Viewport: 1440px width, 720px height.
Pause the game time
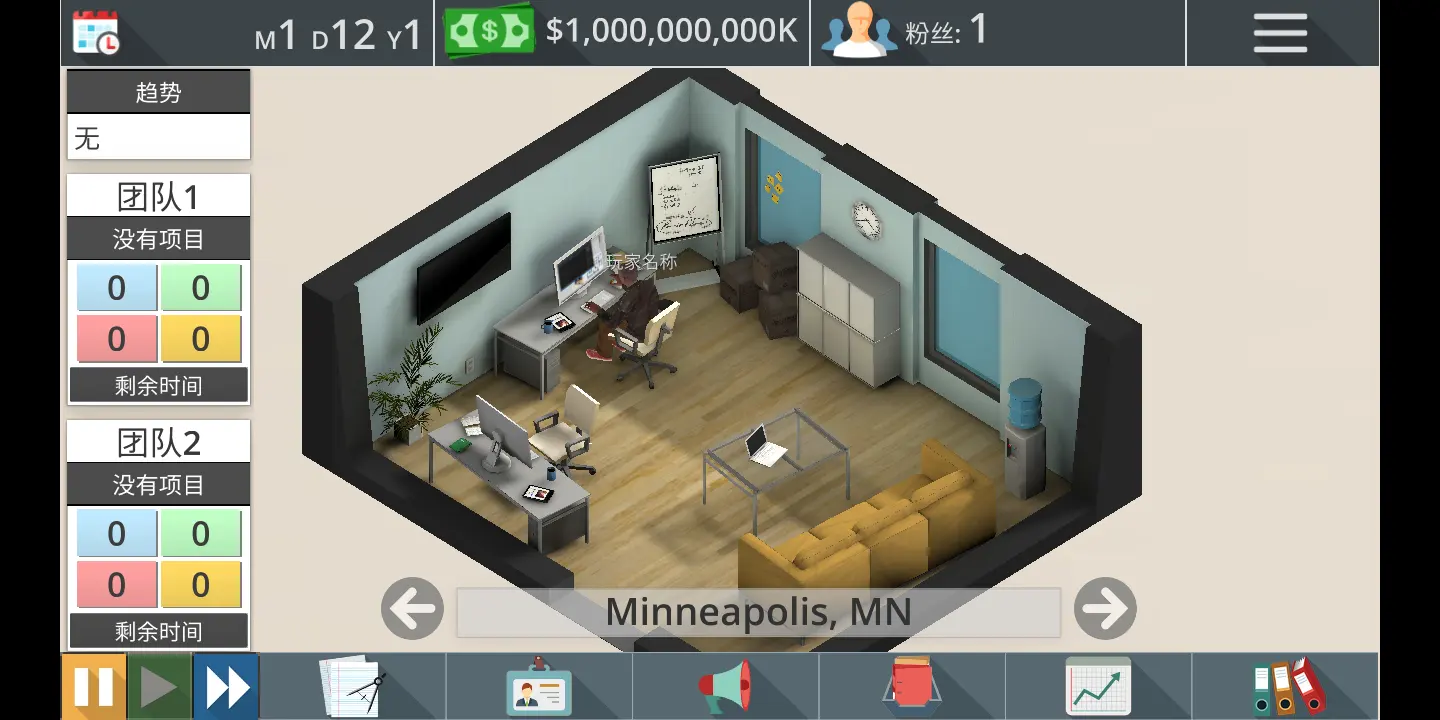click(94, 687)
